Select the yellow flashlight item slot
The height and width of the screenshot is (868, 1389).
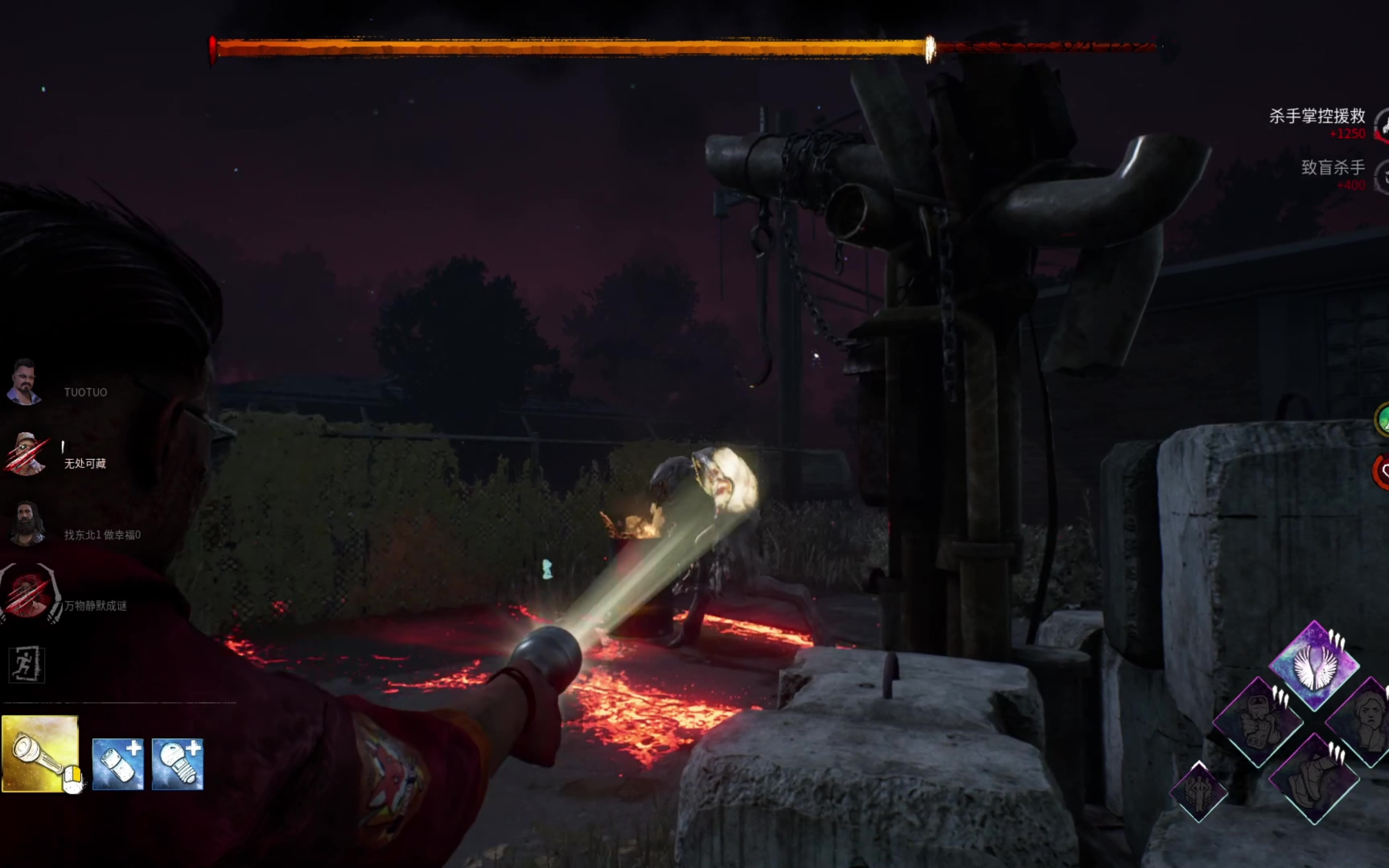[40, 753]
